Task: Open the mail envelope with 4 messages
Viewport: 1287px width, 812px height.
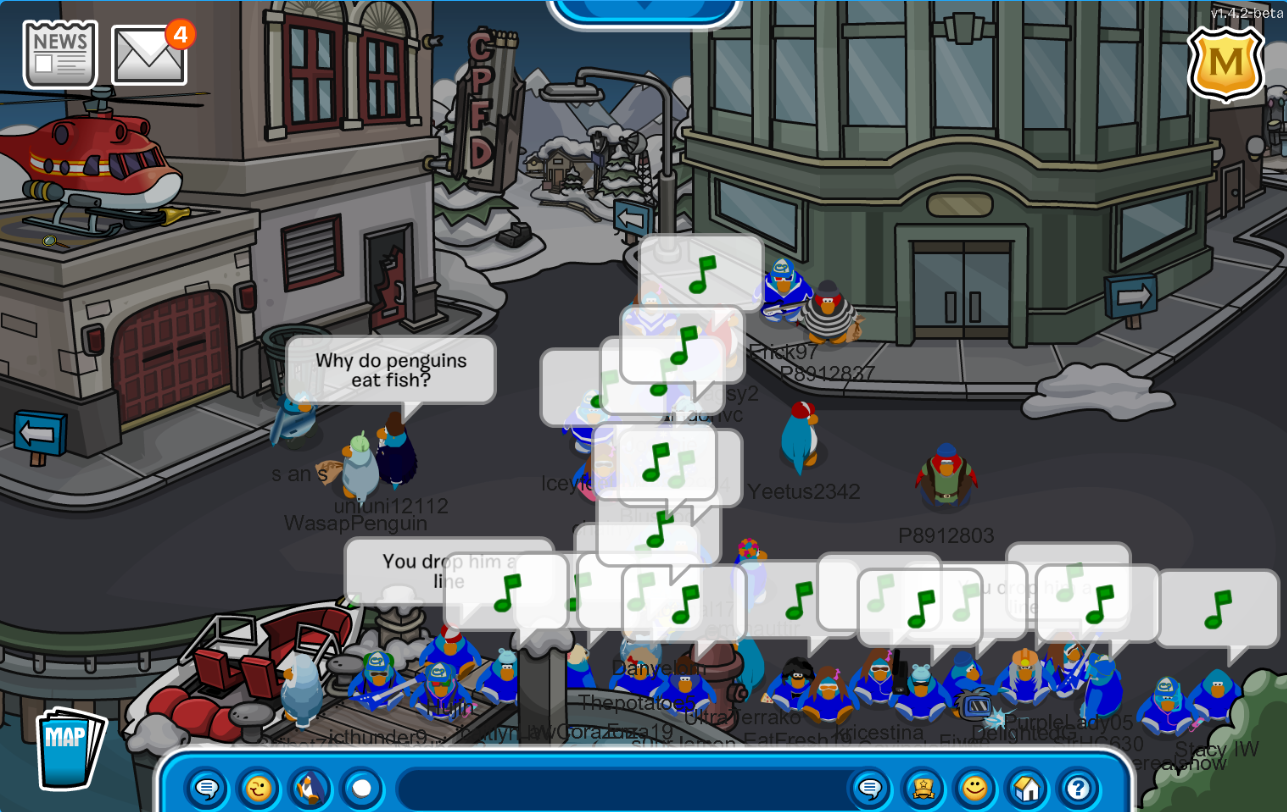Action: click(x=150, y=54)
